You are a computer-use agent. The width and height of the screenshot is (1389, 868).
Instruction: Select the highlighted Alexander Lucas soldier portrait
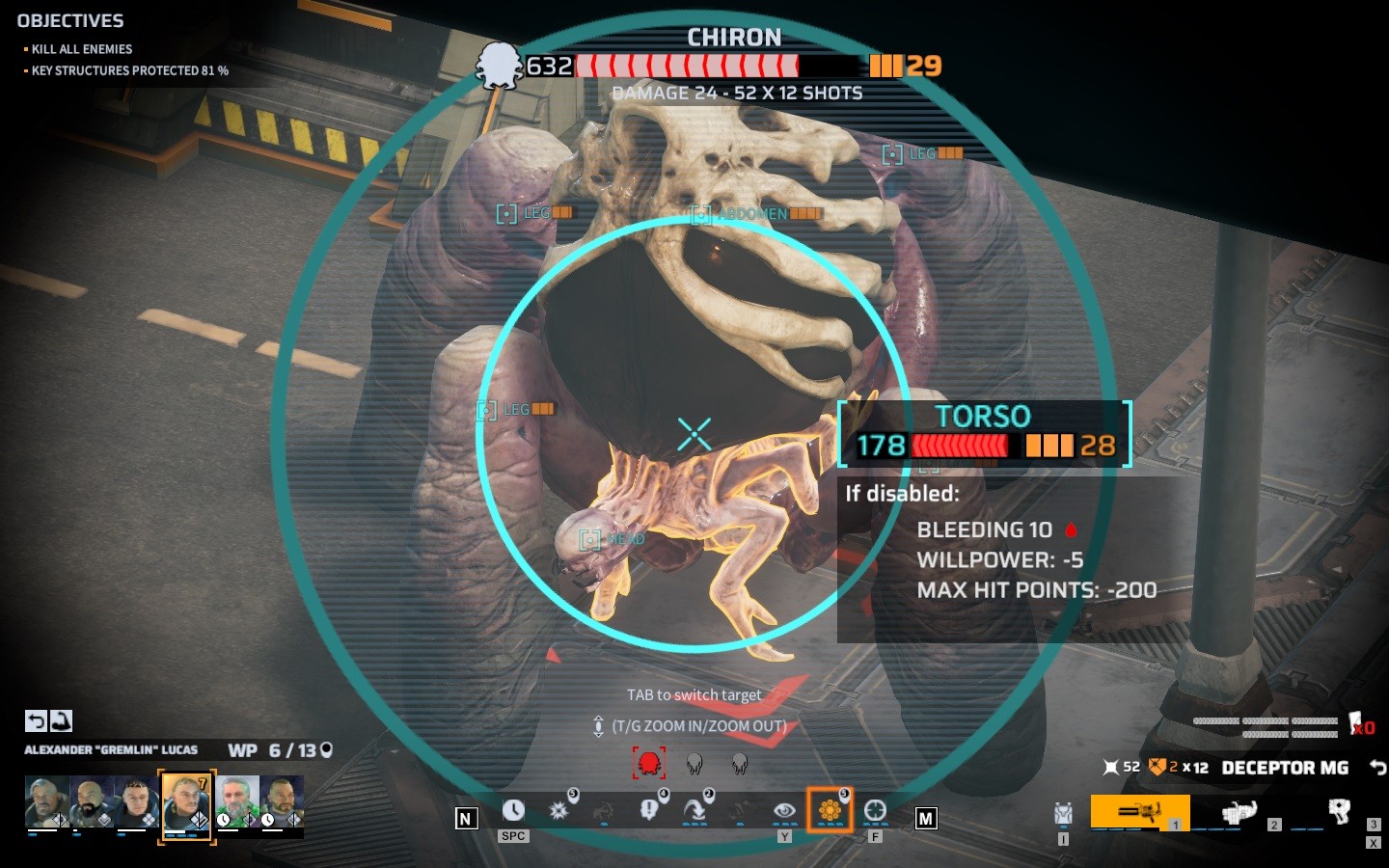pos(186,802)
